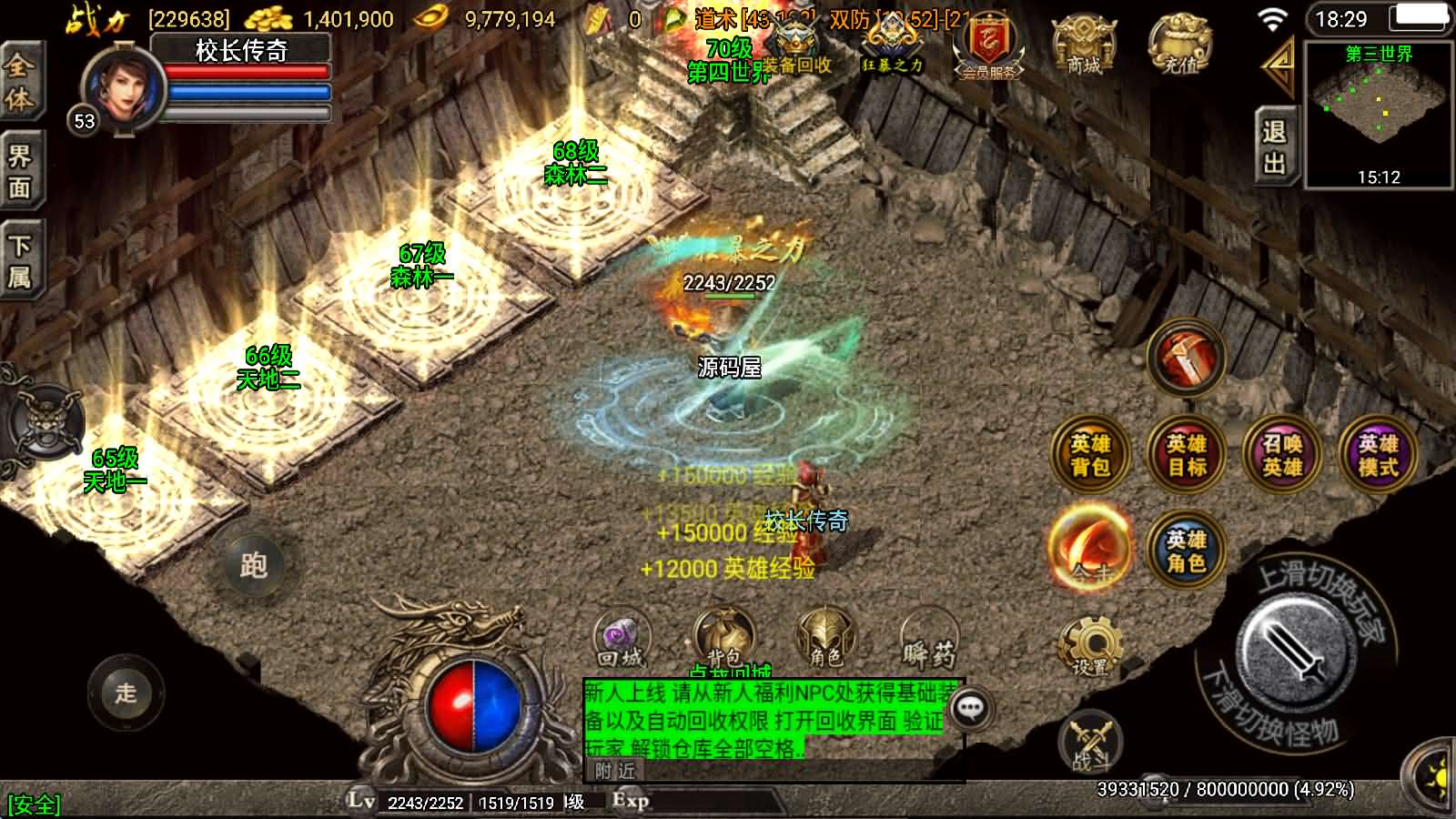Open the 商城 shop
Viewport: 1456px width, 819px height.
click(1083, 45)
